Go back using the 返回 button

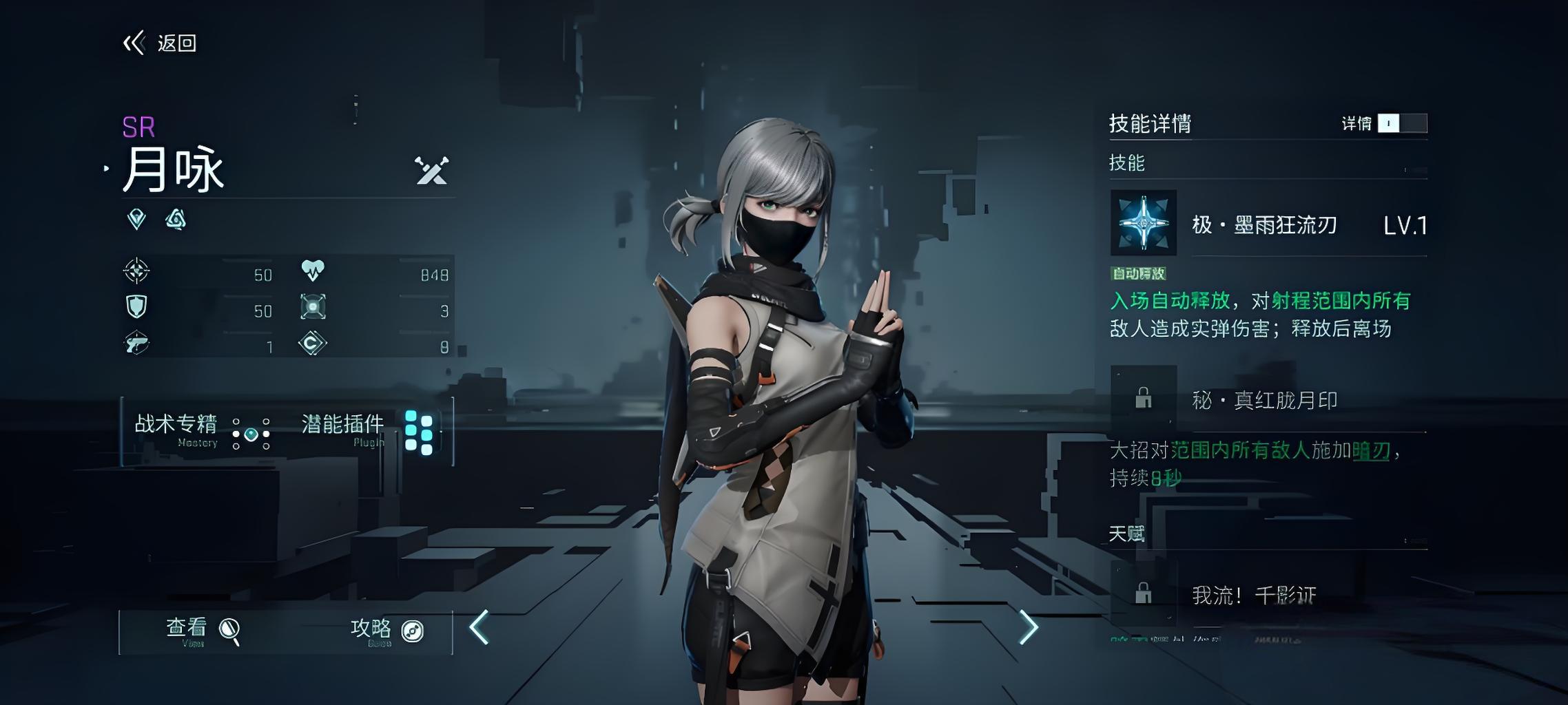[x=161, y=43]
